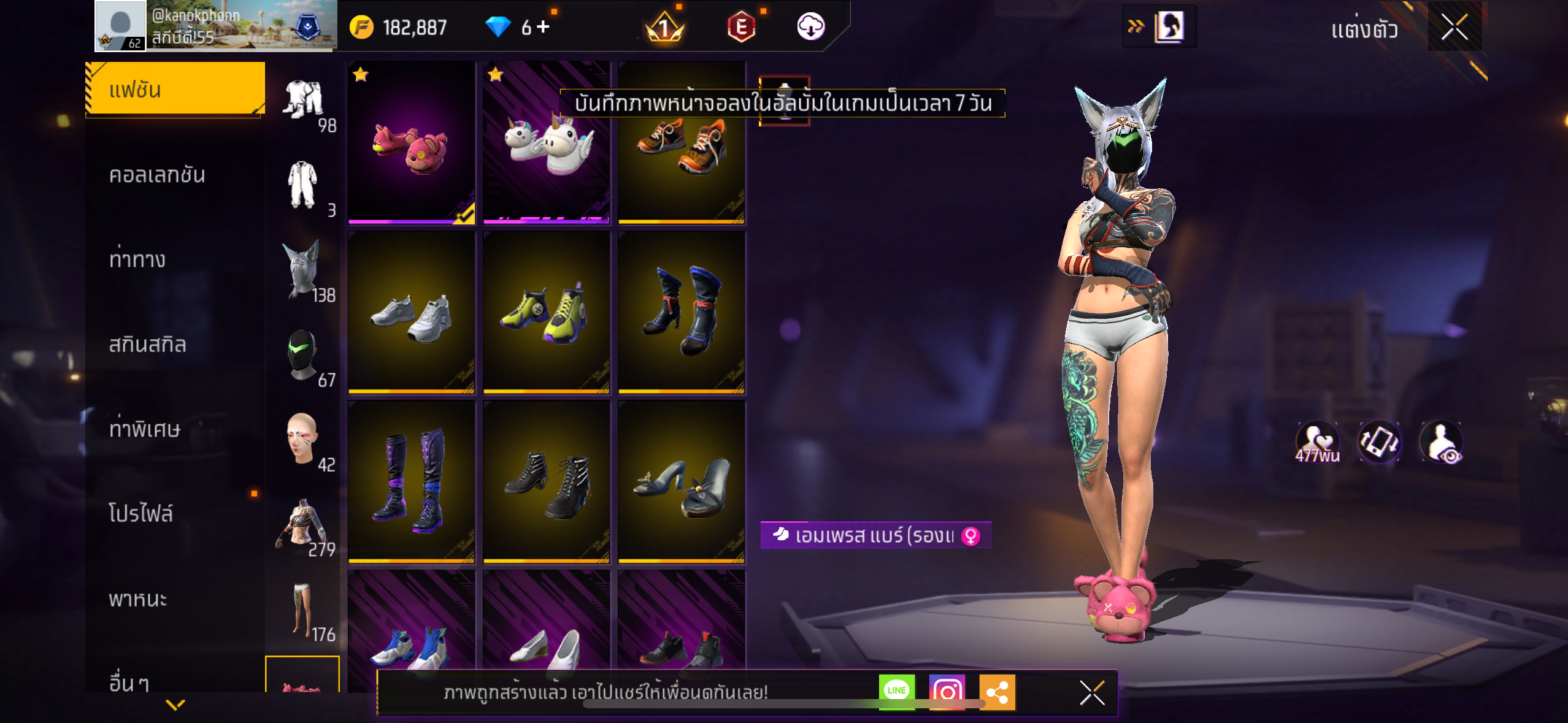Open the แฟชัน fashion tab

[175, 90]
